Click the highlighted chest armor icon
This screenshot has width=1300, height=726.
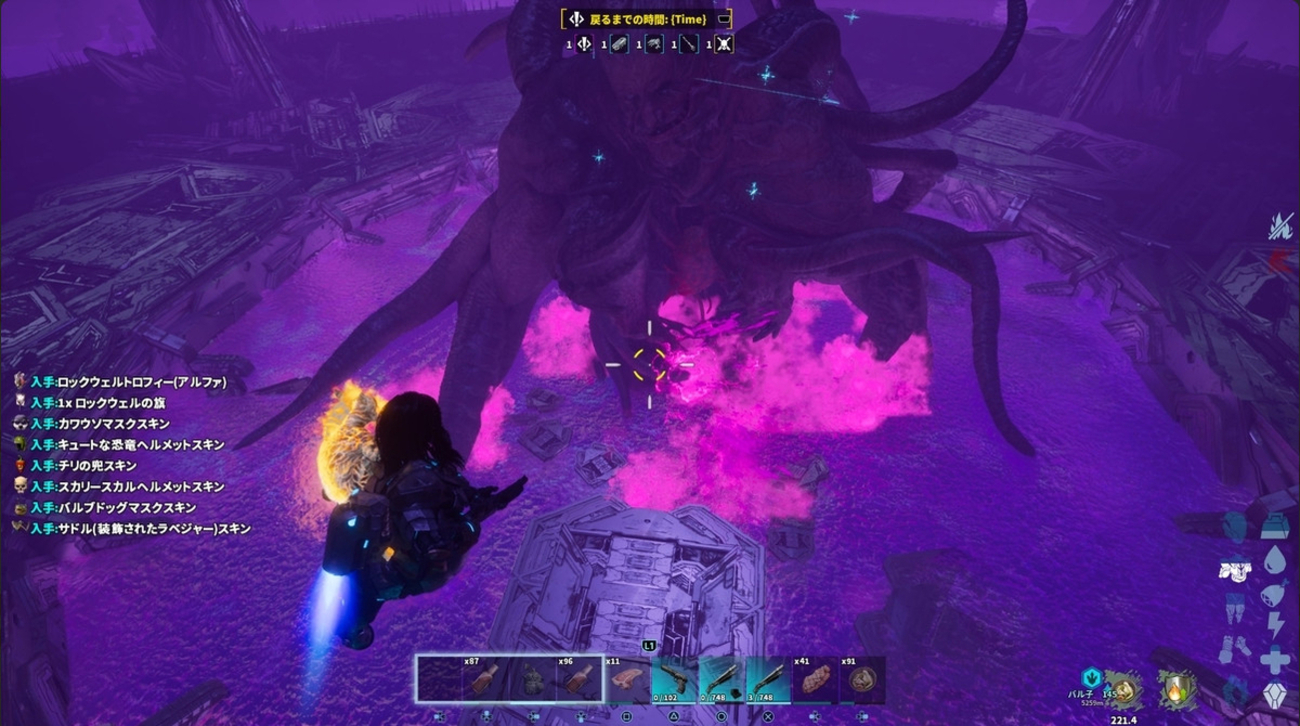1236,568
